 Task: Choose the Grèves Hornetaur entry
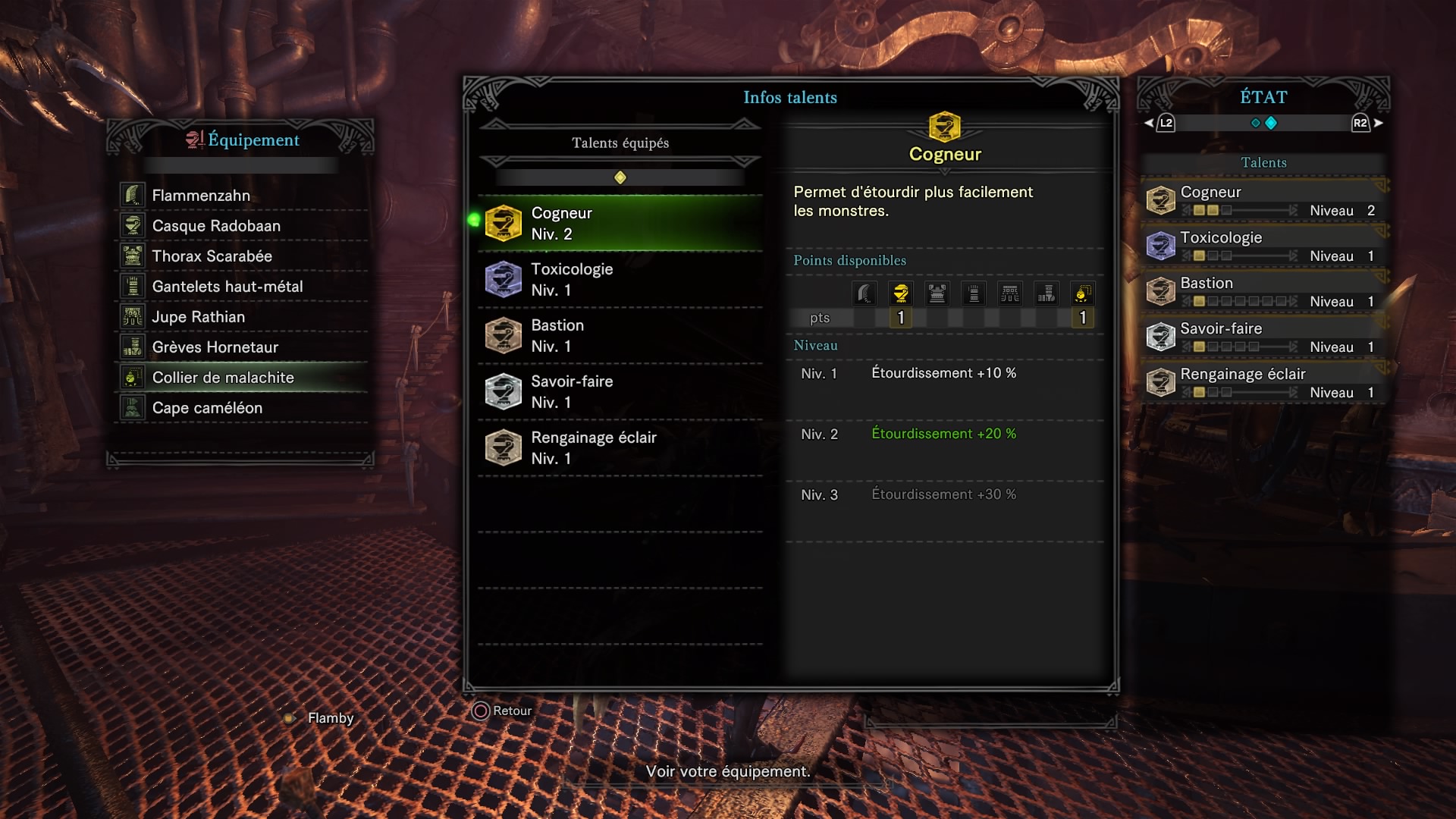pyautogui.click(x=215, y=347)
